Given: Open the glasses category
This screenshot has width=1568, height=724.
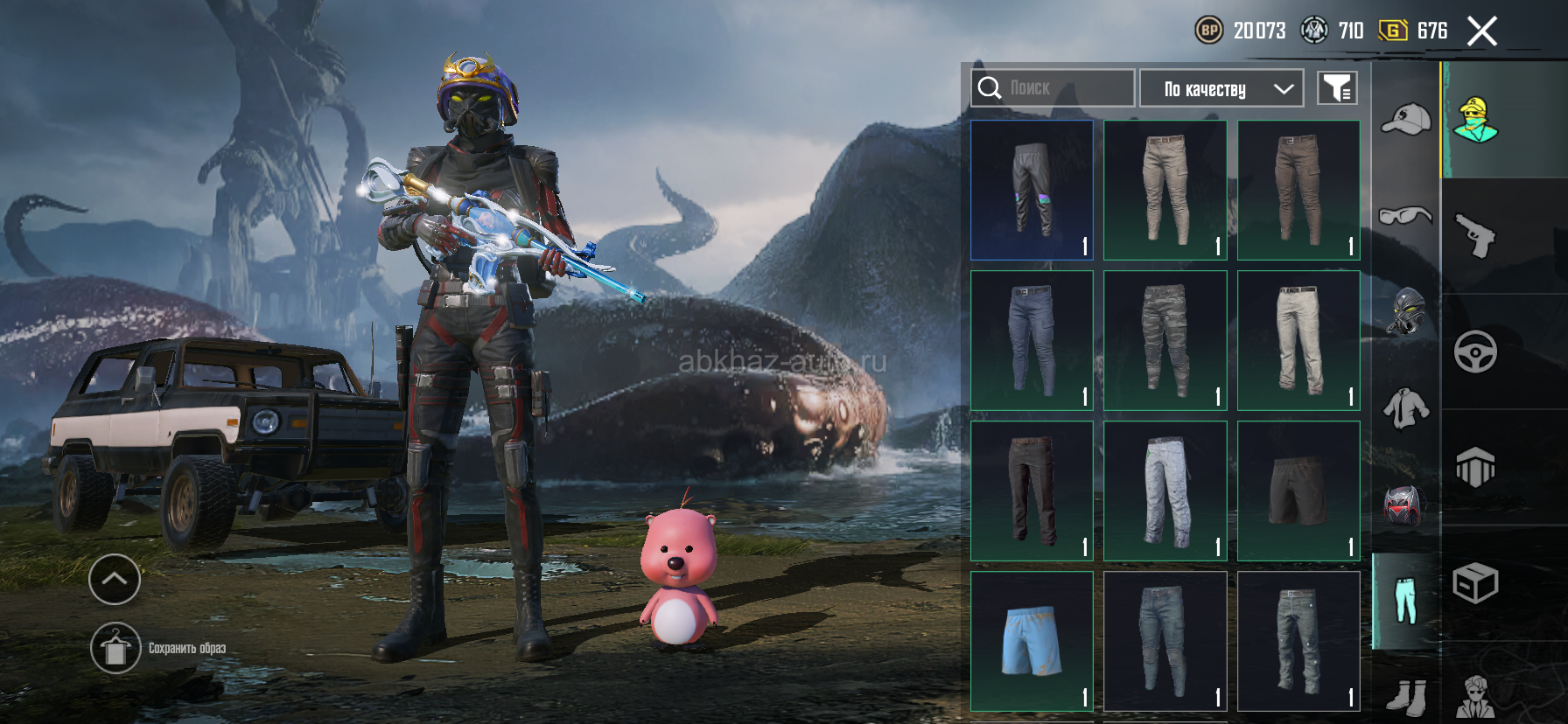Looking at the screenshot, I should point(1405,215).
